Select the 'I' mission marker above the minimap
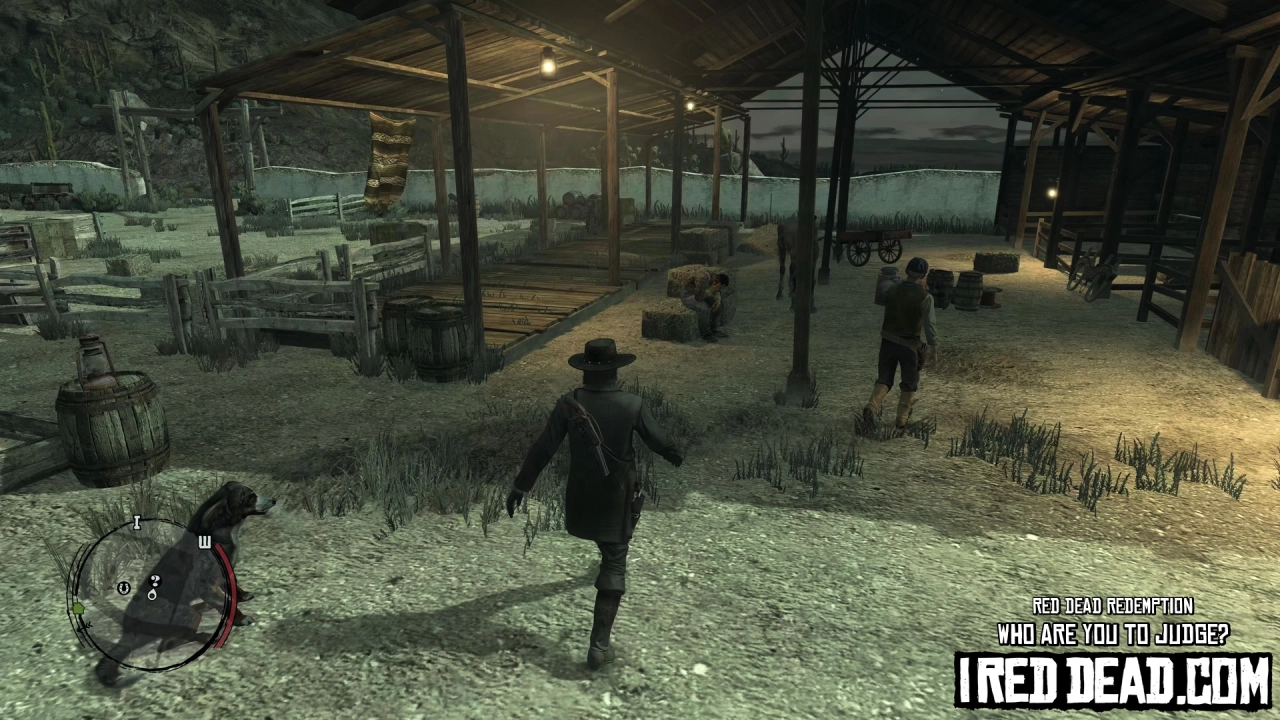The image size is (1280, 720). pyautogui.click(x=136, y=522)
